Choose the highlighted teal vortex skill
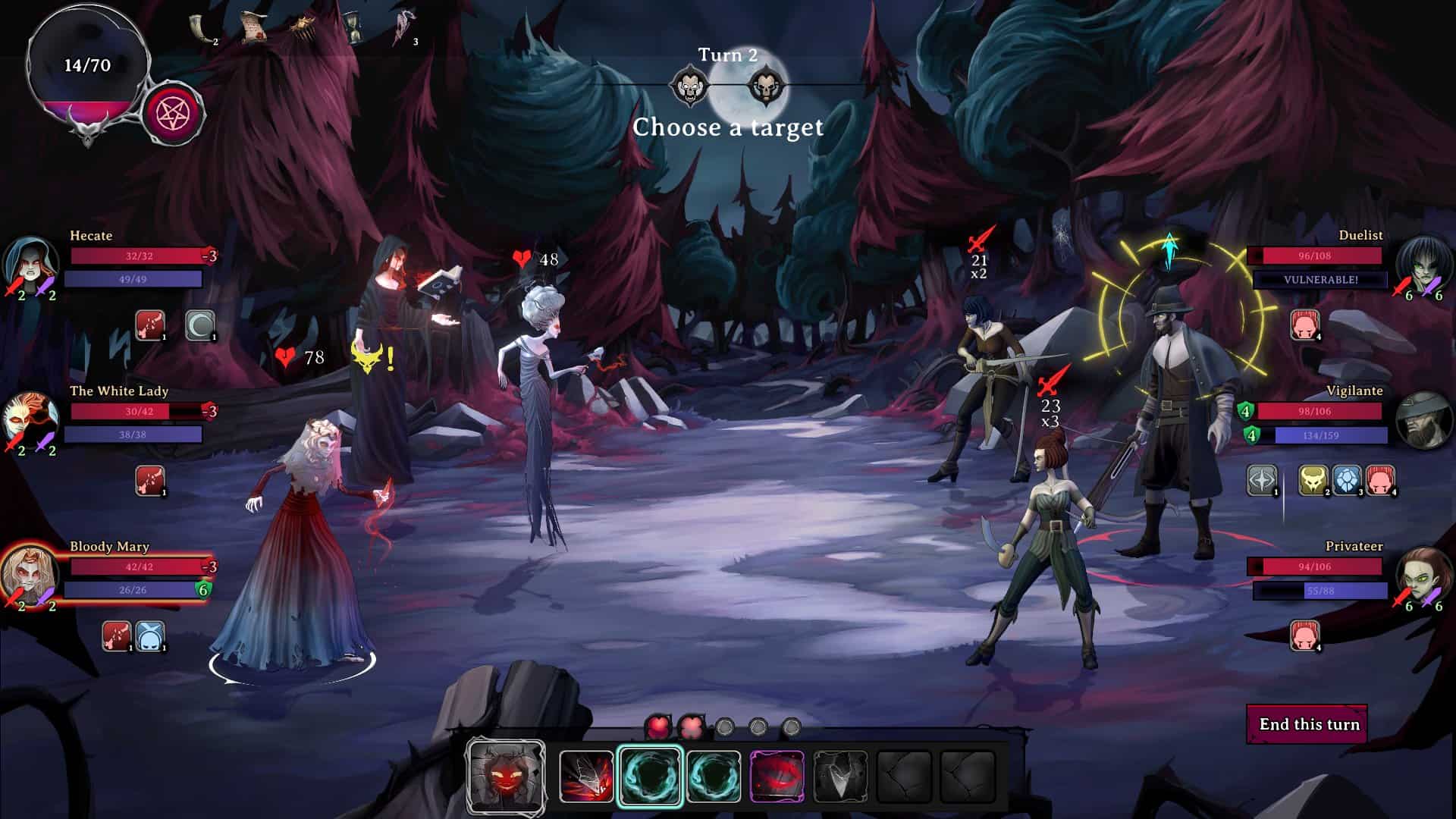Screen dimensions: 1456x819 pos(650,776)
